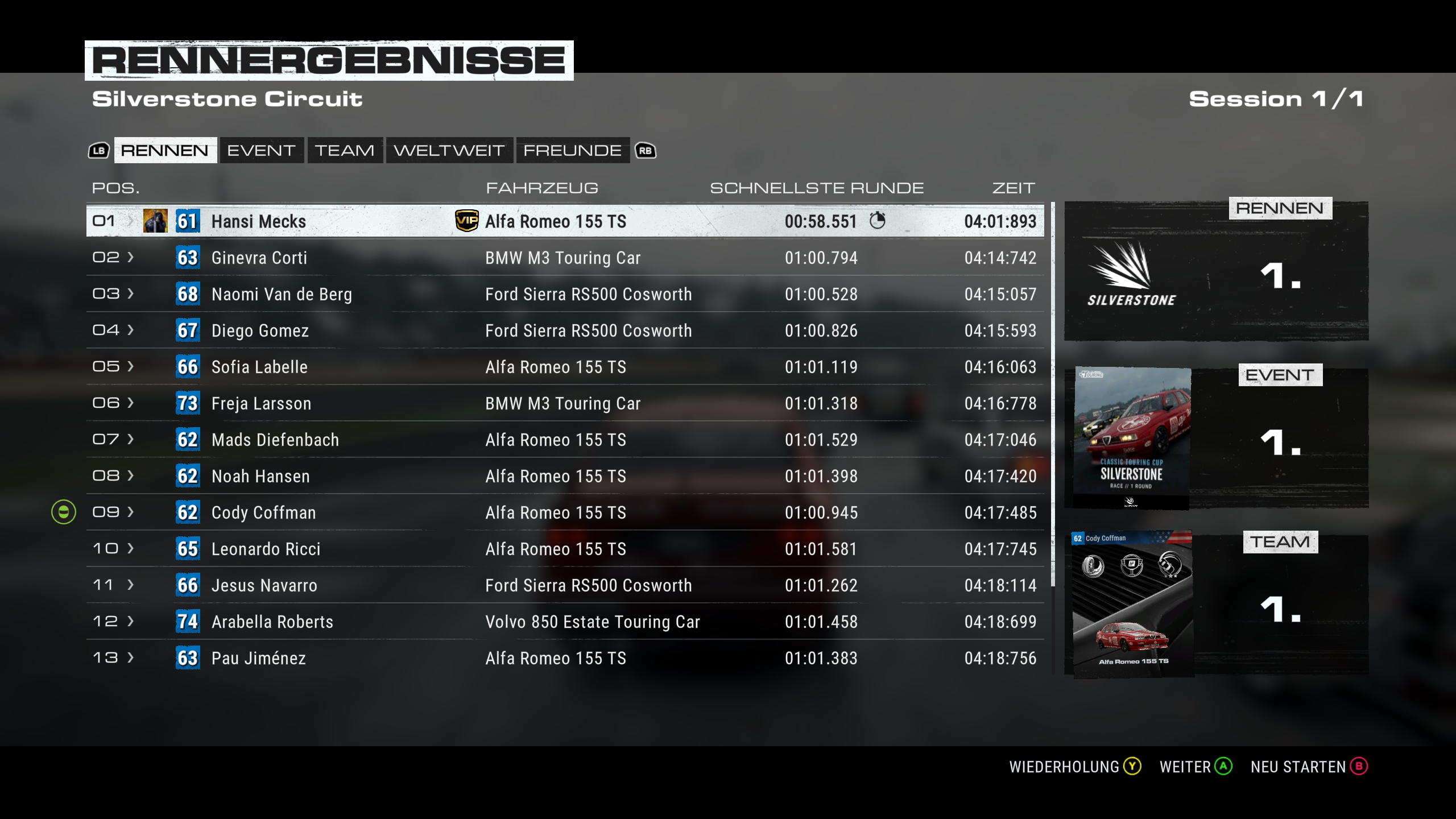Switch to the EVENT tab
This screenshot has height=819, width=1456.
click(261, 150)
